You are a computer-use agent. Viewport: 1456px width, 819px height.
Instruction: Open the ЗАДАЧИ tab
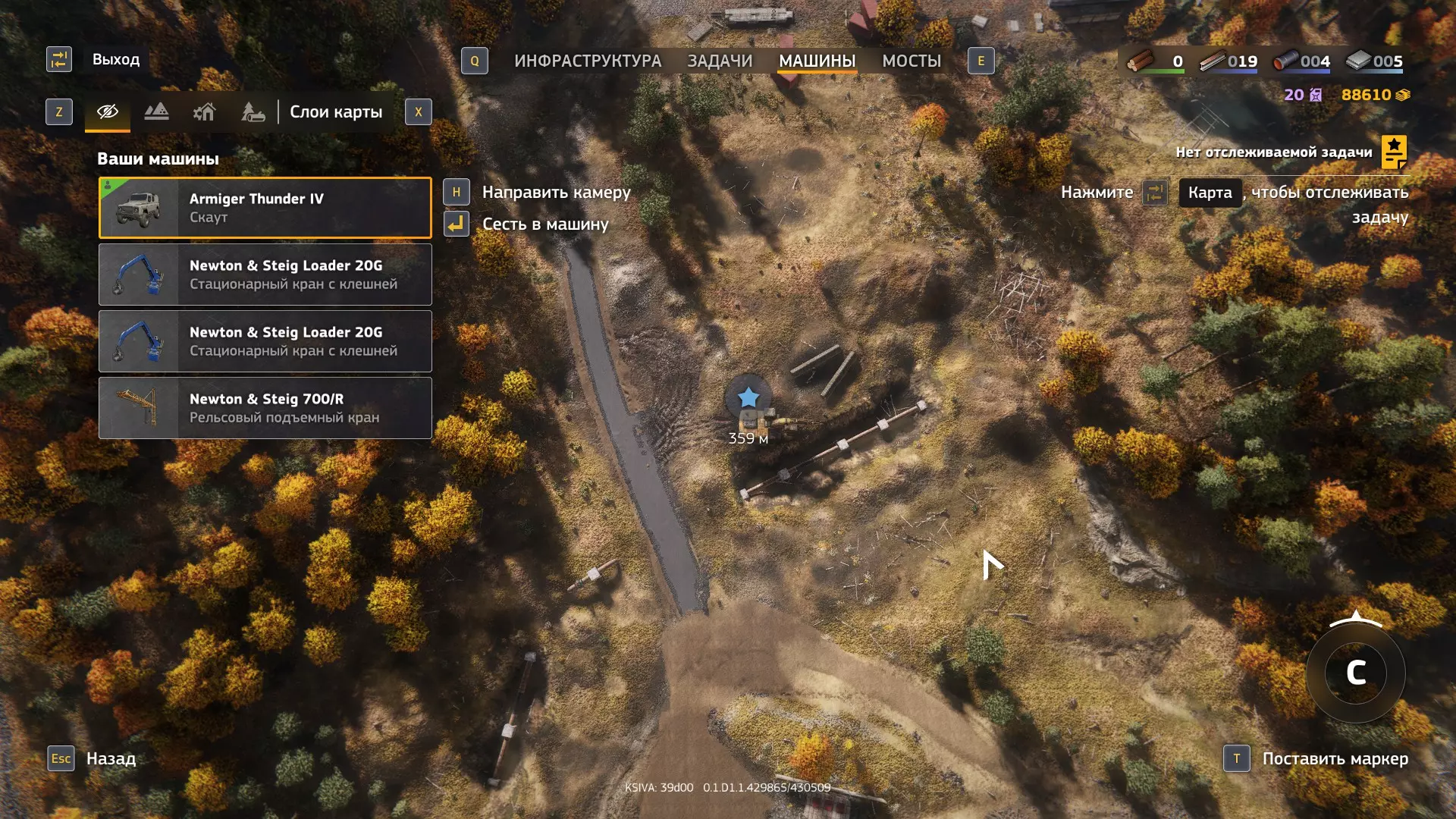coord(720,61)
